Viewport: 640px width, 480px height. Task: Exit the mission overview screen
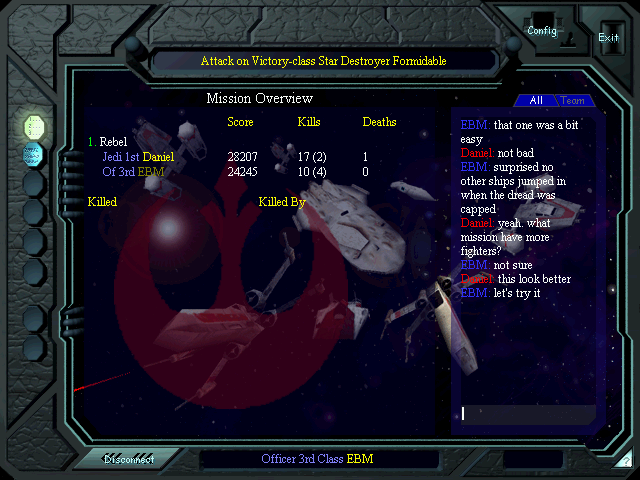(x=608, y=37)
